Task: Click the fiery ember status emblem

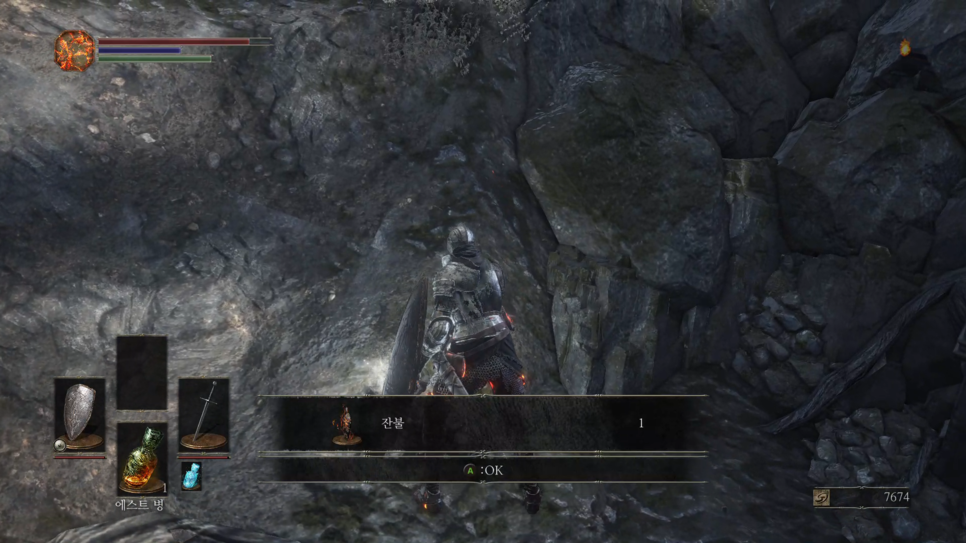Action: click(74, 49)
